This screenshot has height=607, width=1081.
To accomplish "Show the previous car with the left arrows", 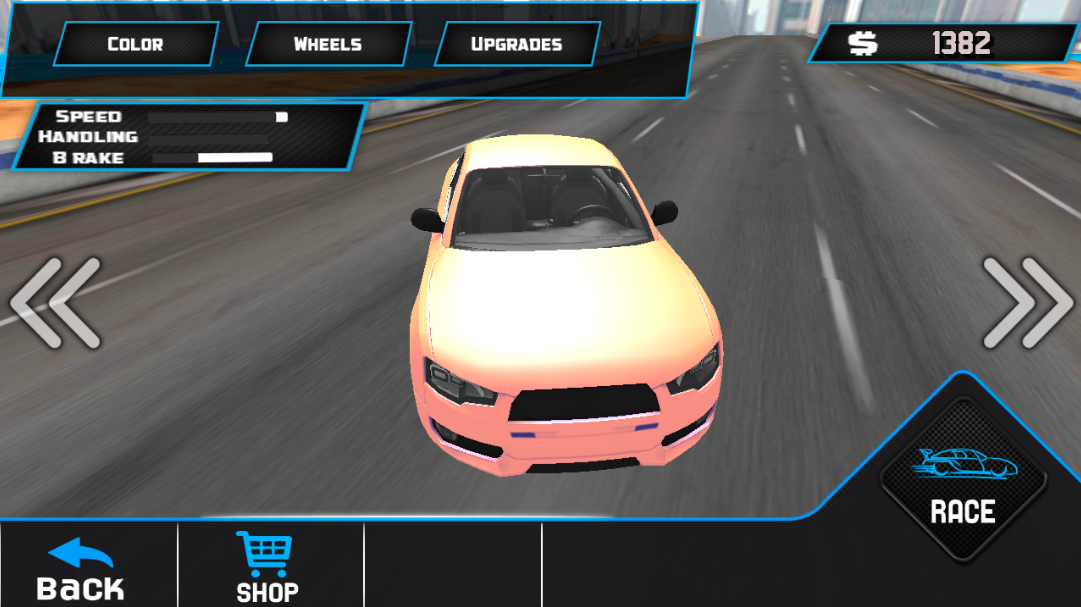I will pos(56,303).
